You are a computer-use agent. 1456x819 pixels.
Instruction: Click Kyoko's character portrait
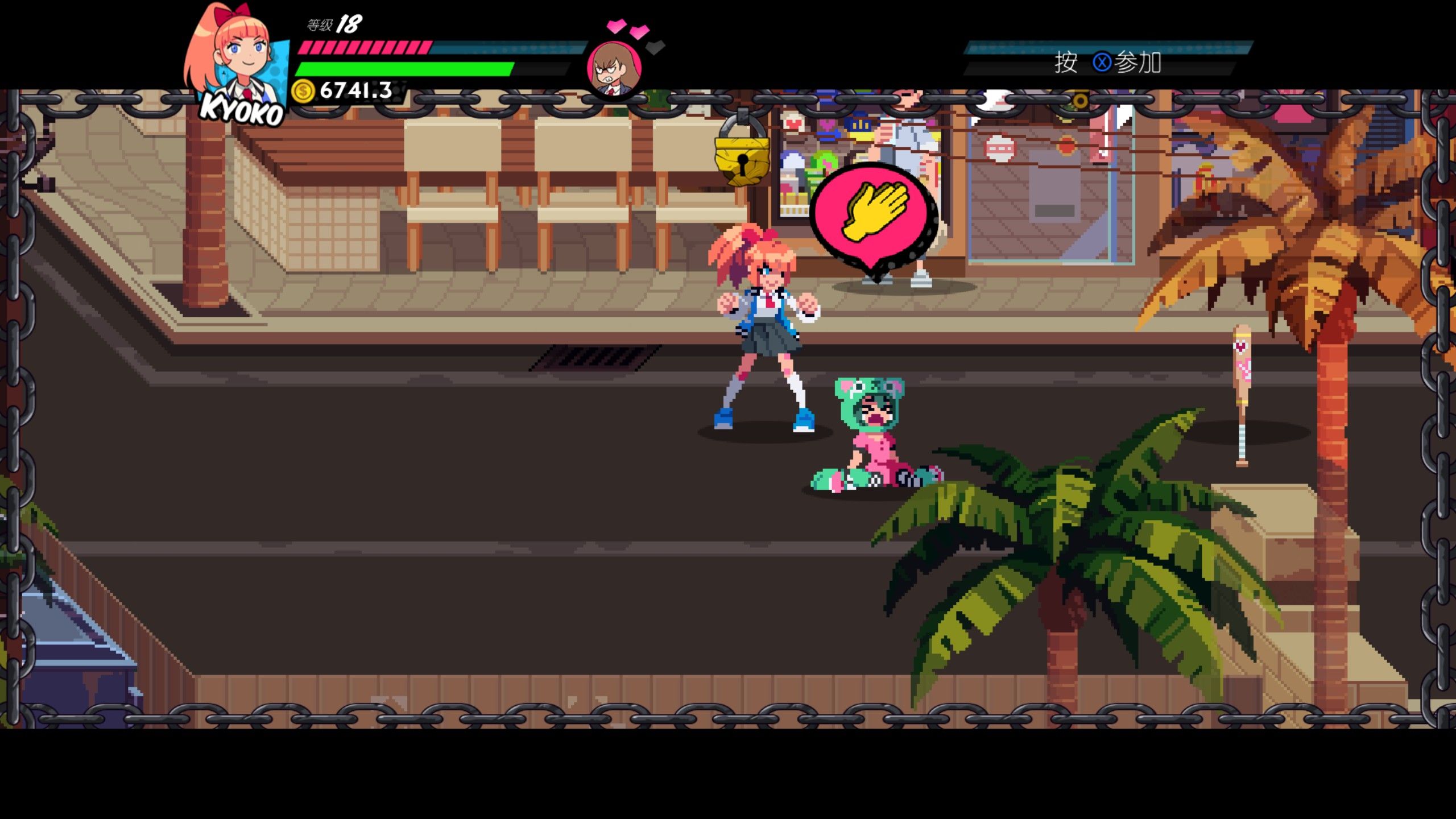(239, 63)
